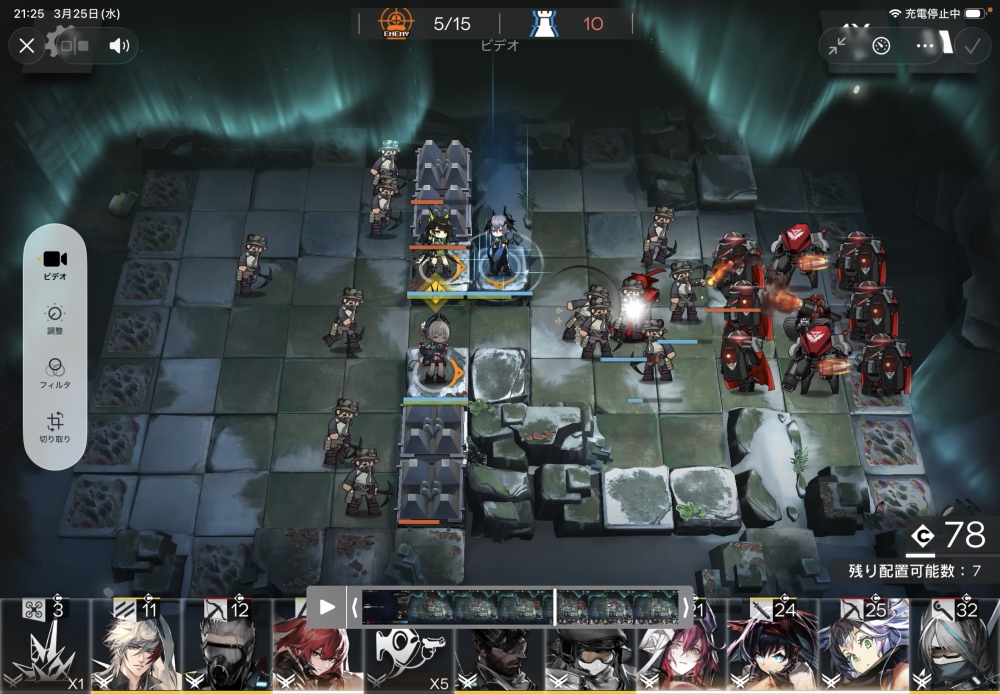This screenshot has height=694, width=1000.
Task: Select the gun device card marked X5
Action: click(408, 660)
